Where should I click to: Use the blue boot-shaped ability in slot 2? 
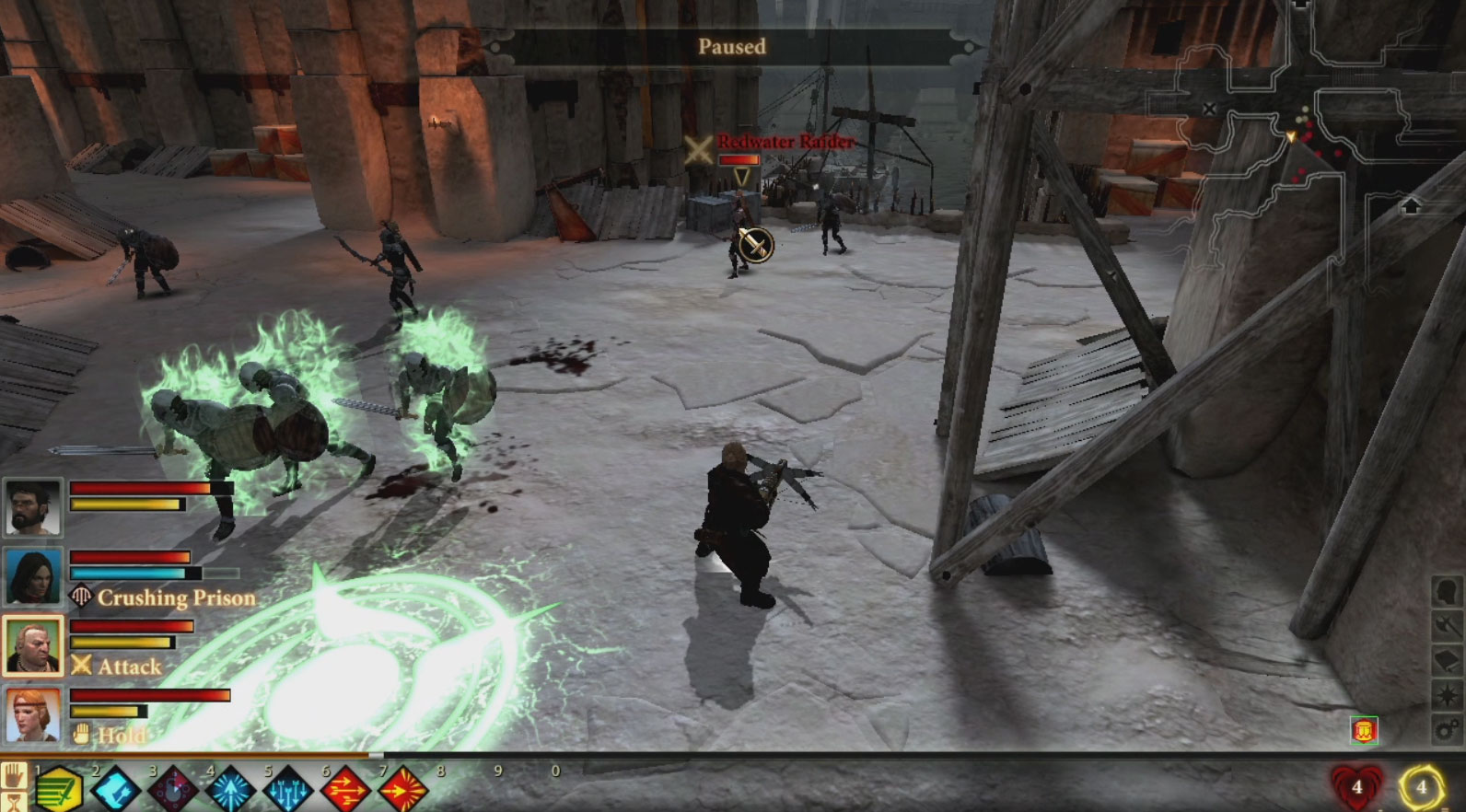(x=117, y=790)
